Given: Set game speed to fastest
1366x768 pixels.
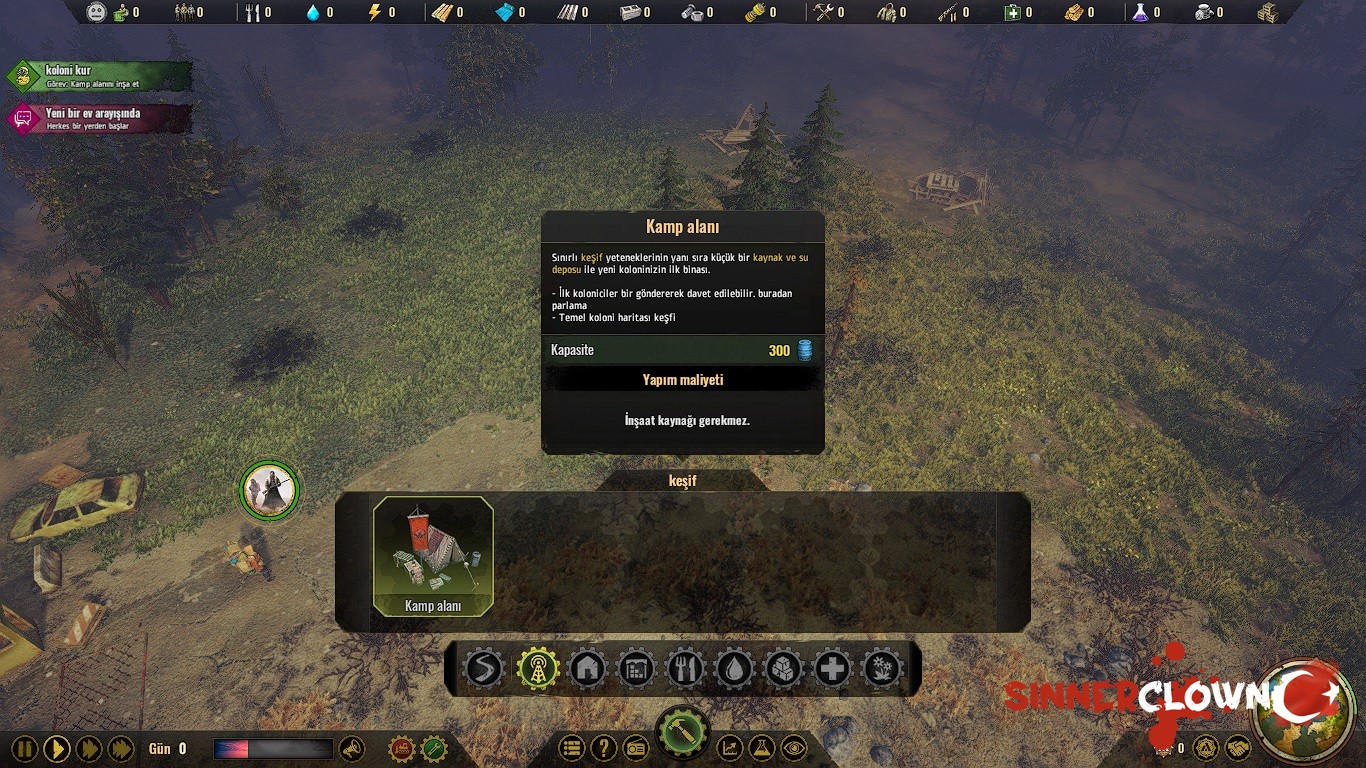Looking at the screenshot, I should pyautogui.click(x=121, y=748).
